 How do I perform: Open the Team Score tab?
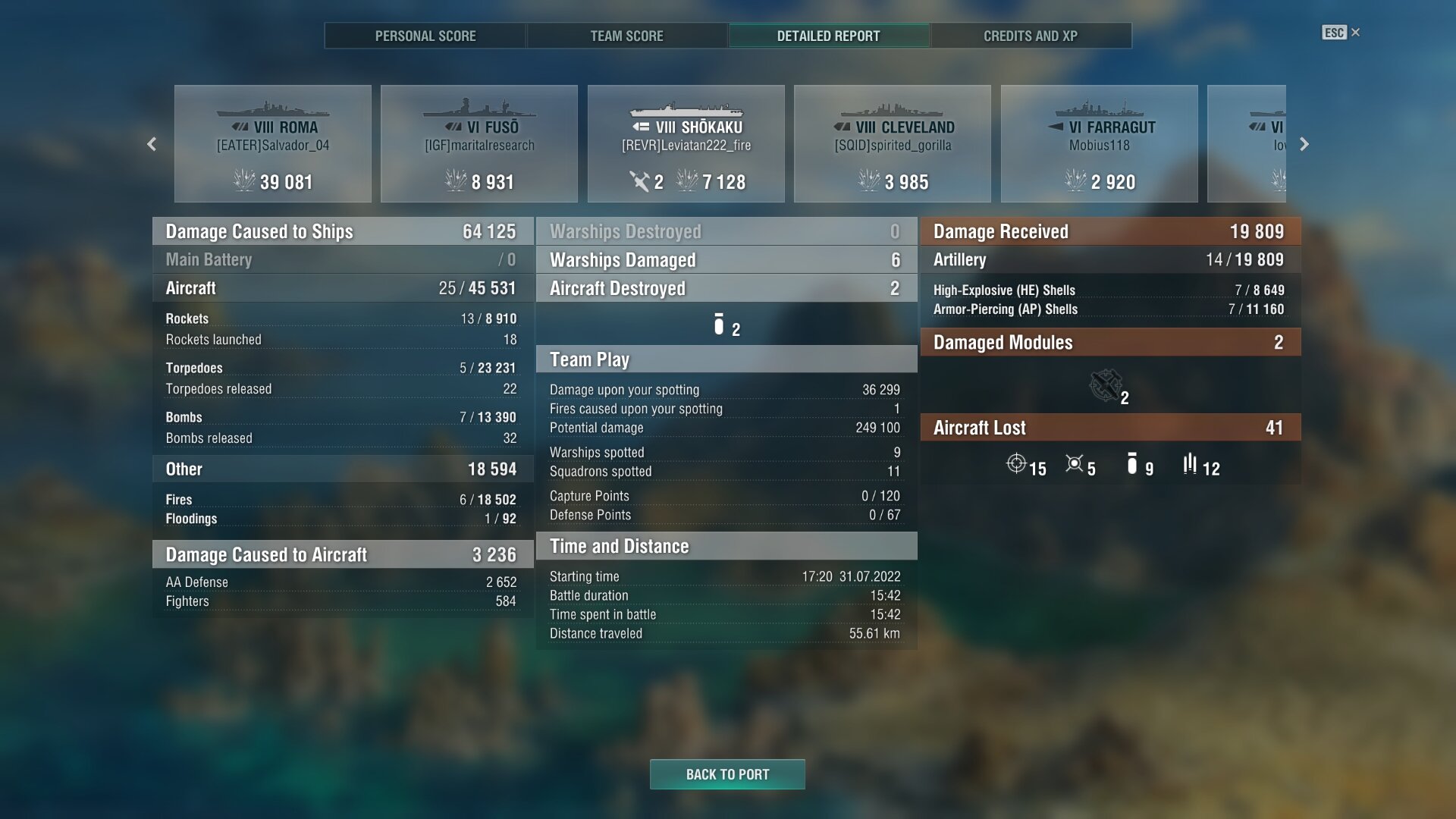pos(626,36)
